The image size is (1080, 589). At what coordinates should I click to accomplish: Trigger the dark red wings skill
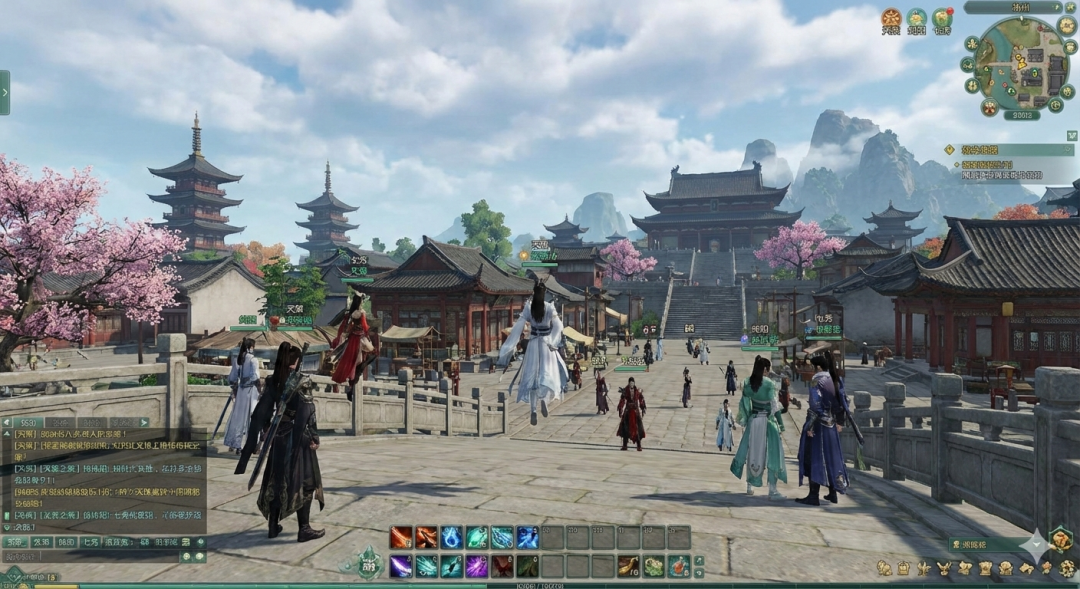tap(502, 566)
